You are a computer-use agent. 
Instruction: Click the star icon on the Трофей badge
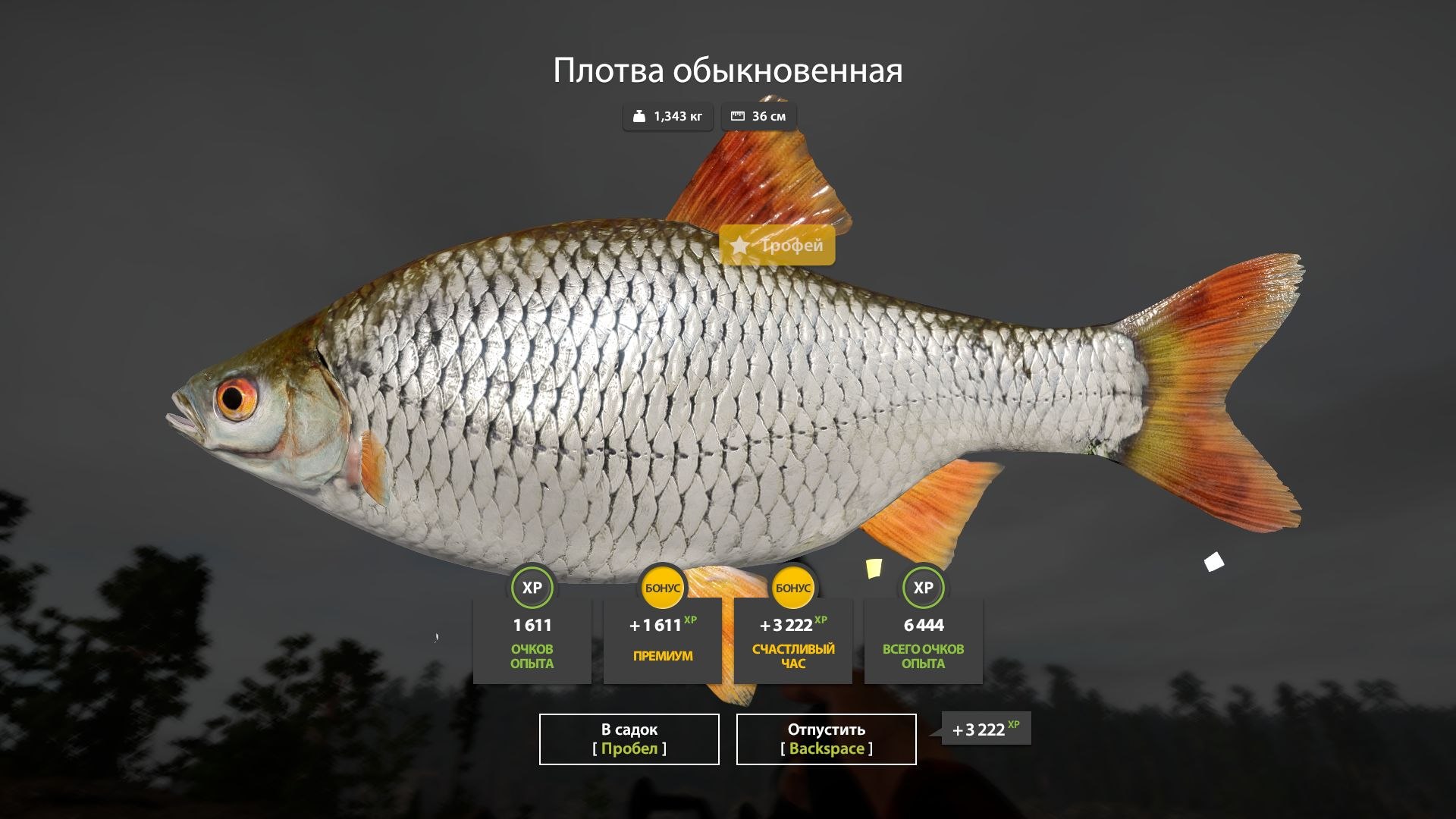tap(741, 246)
